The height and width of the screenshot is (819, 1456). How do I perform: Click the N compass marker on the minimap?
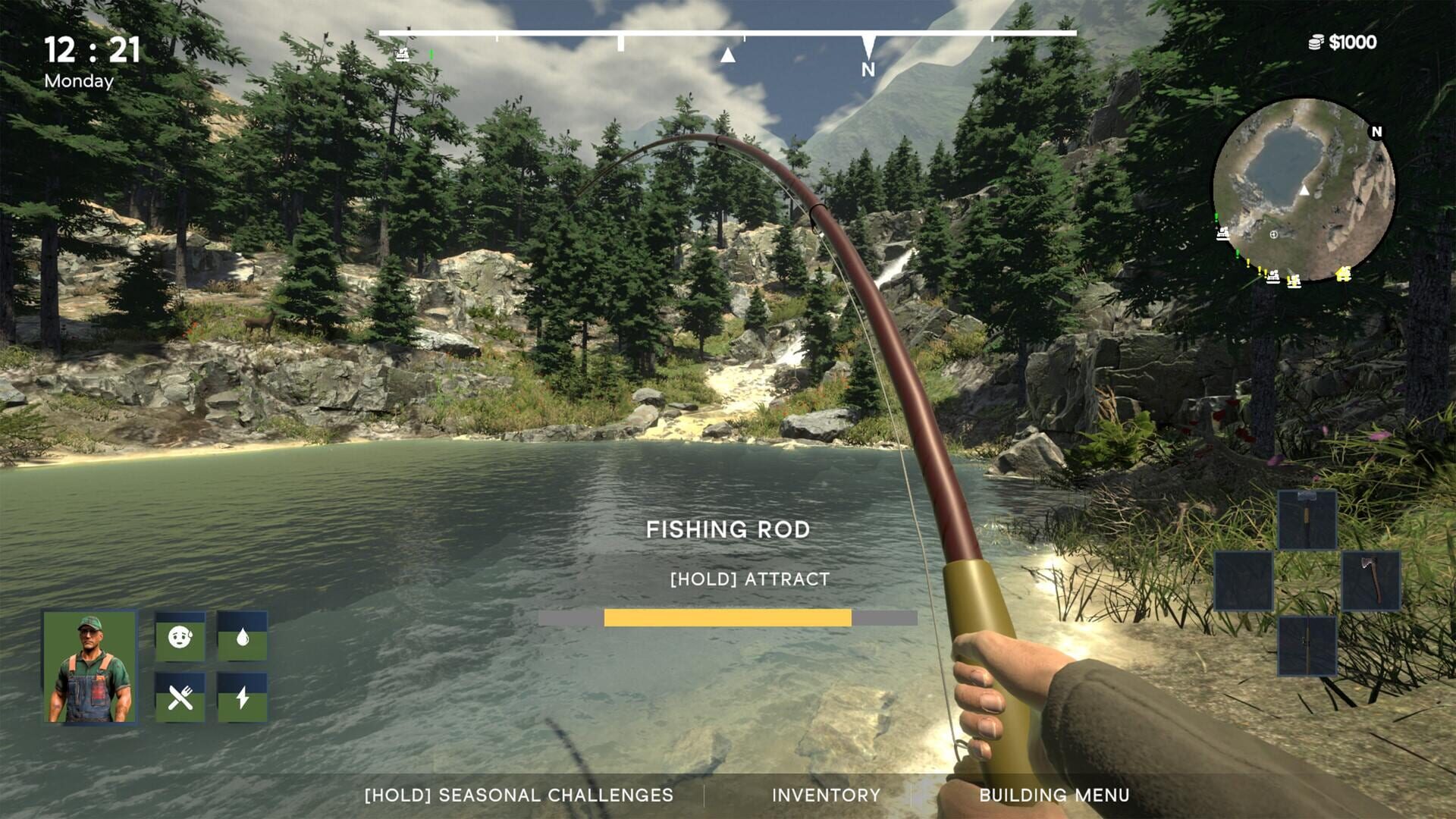point(1376,132)
